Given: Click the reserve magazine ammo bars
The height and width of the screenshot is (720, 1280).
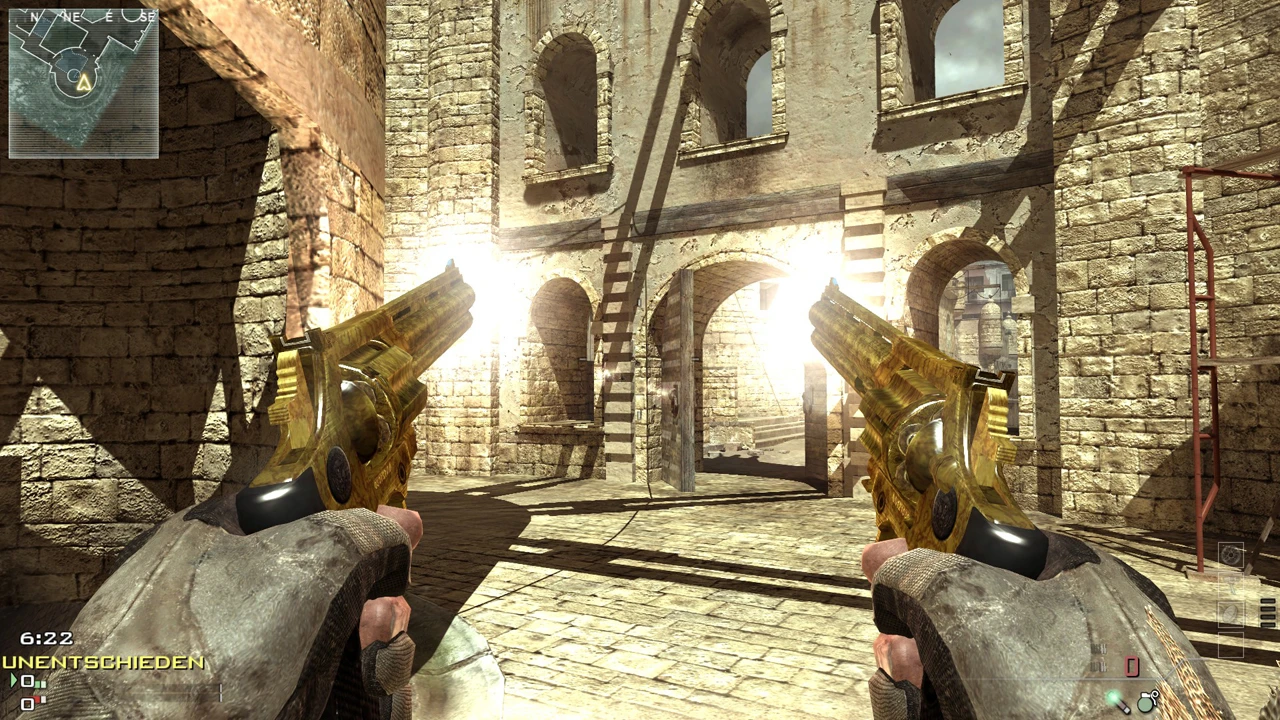Looking at the screenshot, I should coord(1268,612).
